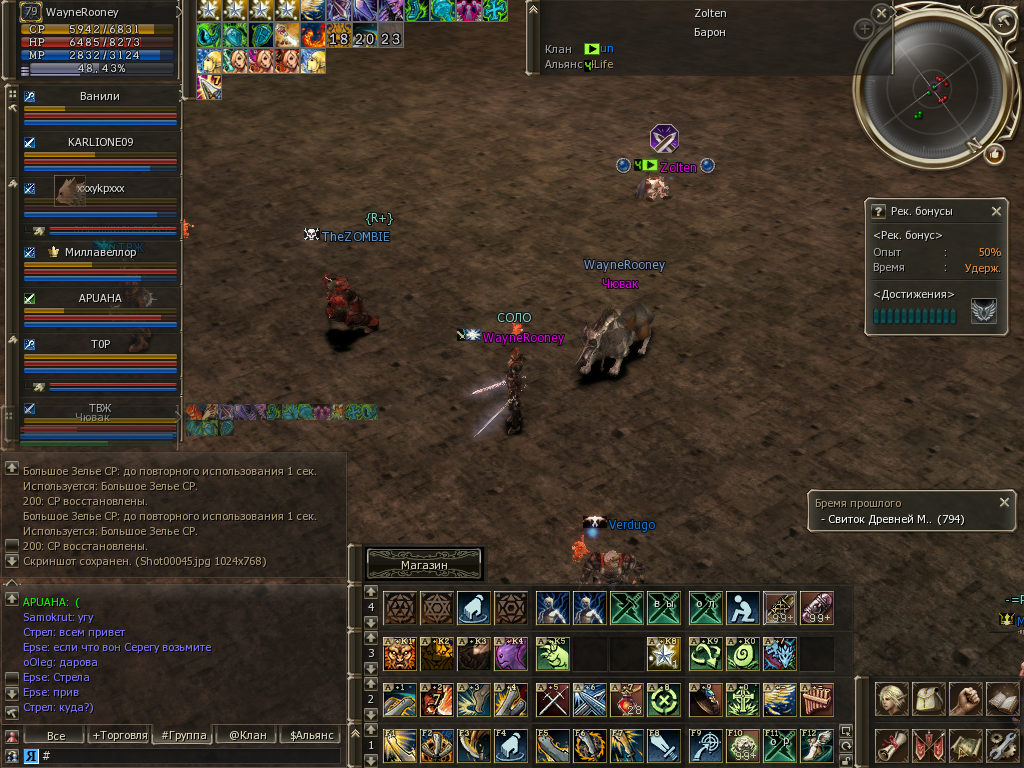Open help for Рек. бонусы panel

click(x=879, y=212)
